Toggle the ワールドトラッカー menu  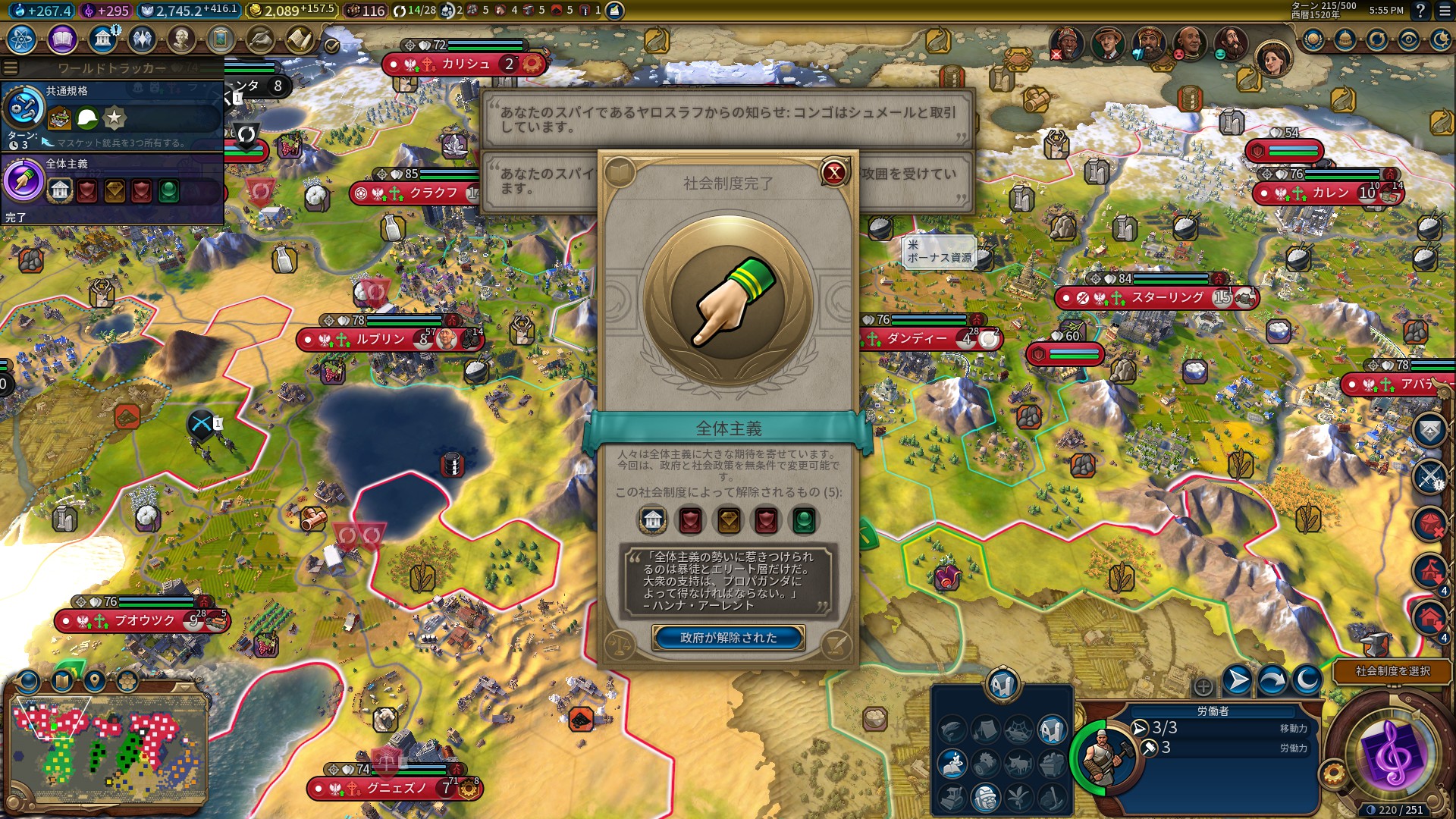tap(11, 67)
